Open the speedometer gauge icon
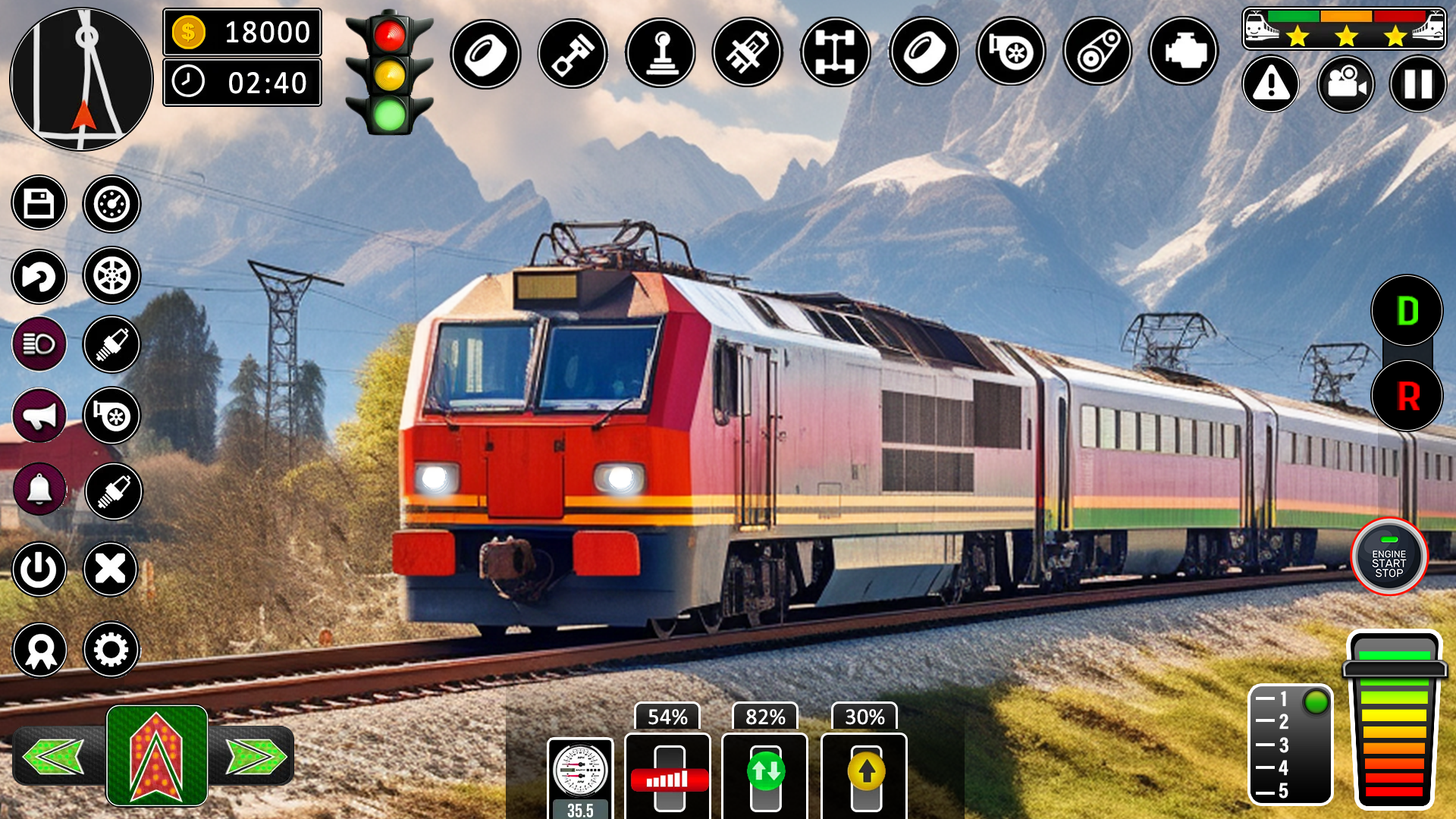The height and width of the screenshot is (819, 1456). point(579,770)
